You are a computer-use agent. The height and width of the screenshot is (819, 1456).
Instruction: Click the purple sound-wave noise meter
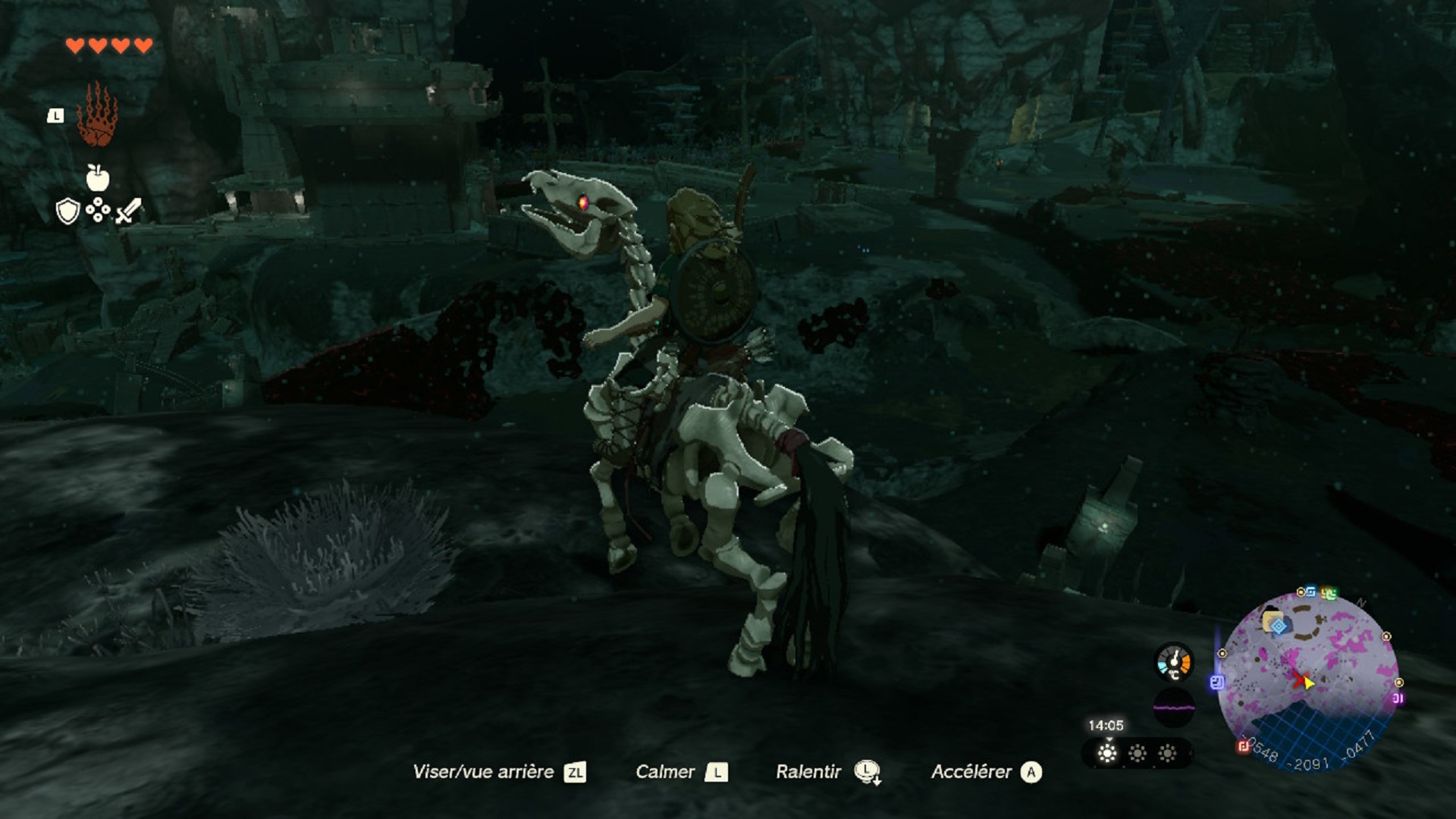click(1173, 708)
